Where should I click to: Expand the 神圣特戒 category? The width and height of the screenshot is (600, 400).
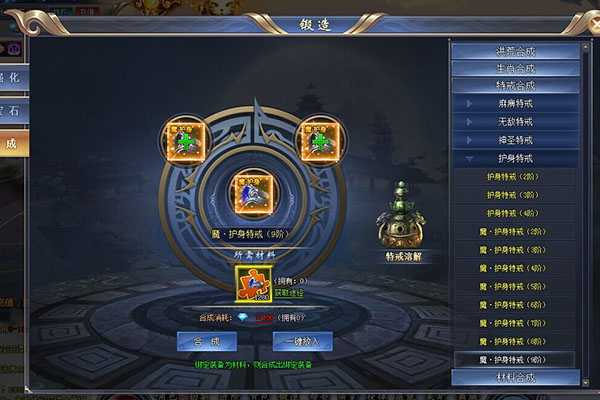tap(515, 140)
